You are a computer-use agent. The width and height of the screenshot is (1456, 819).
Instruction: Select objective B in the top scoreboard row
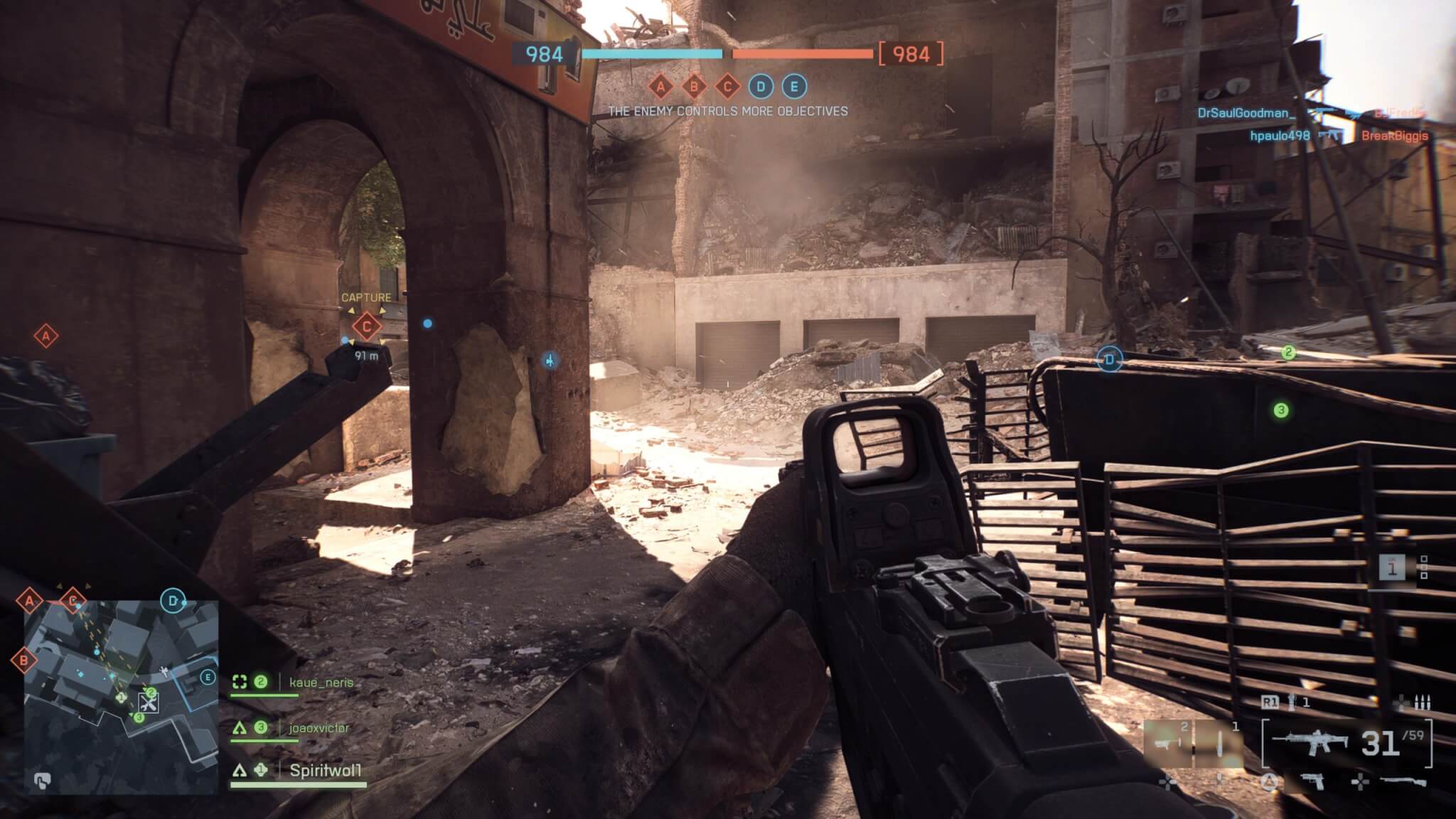click(694, 87)
